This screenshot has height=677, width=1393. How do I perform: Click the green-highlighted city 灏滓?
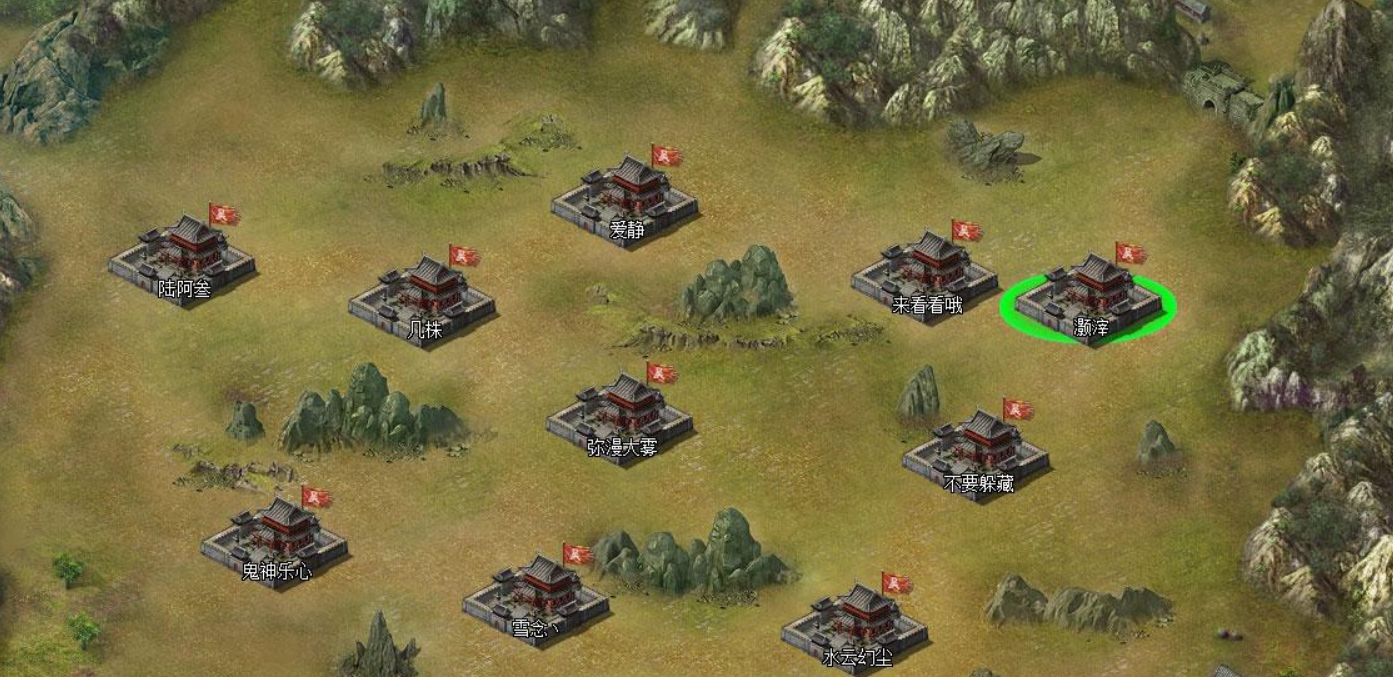(1089, 297)
